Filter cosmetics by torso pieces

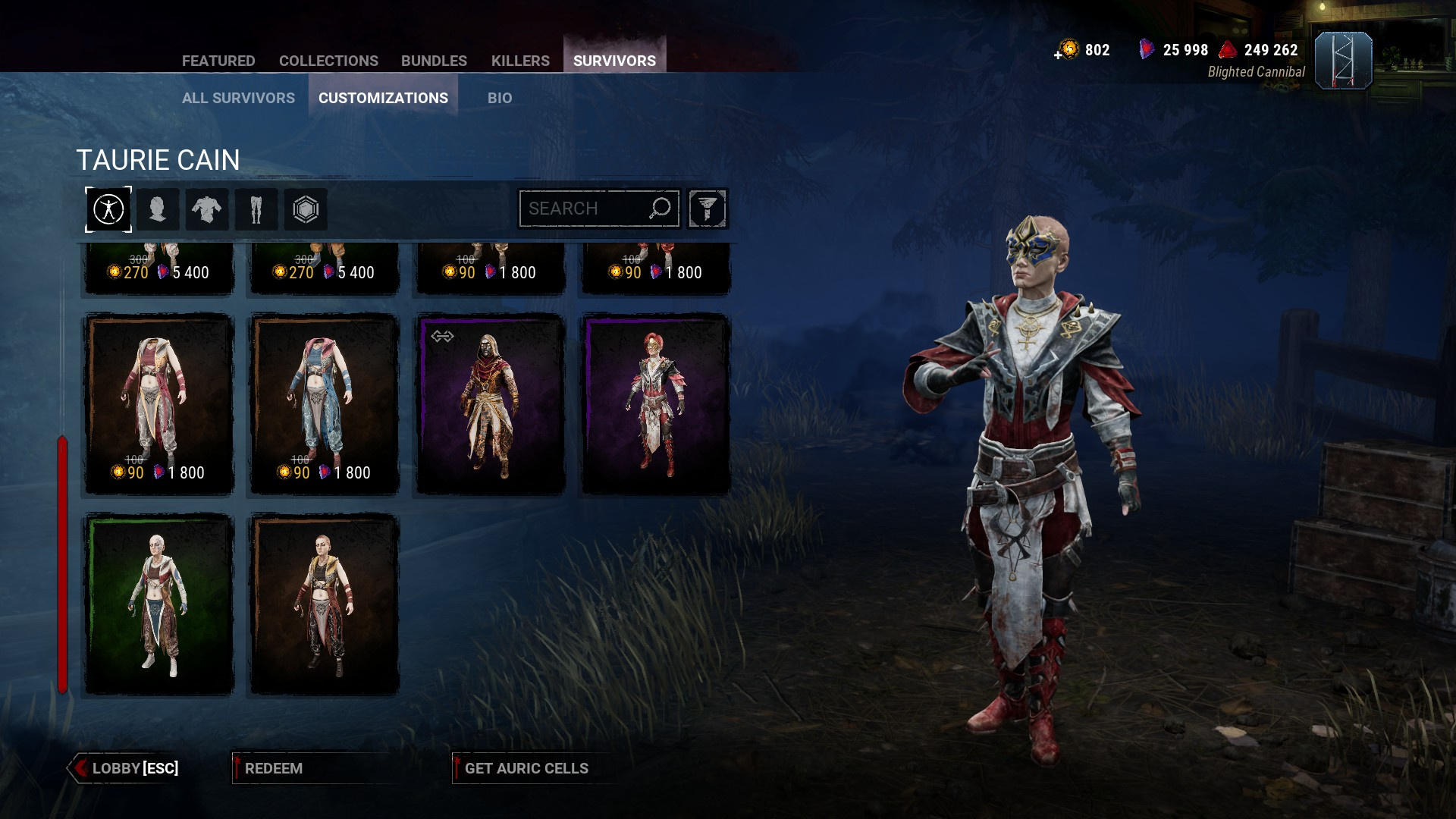(207, 209)
